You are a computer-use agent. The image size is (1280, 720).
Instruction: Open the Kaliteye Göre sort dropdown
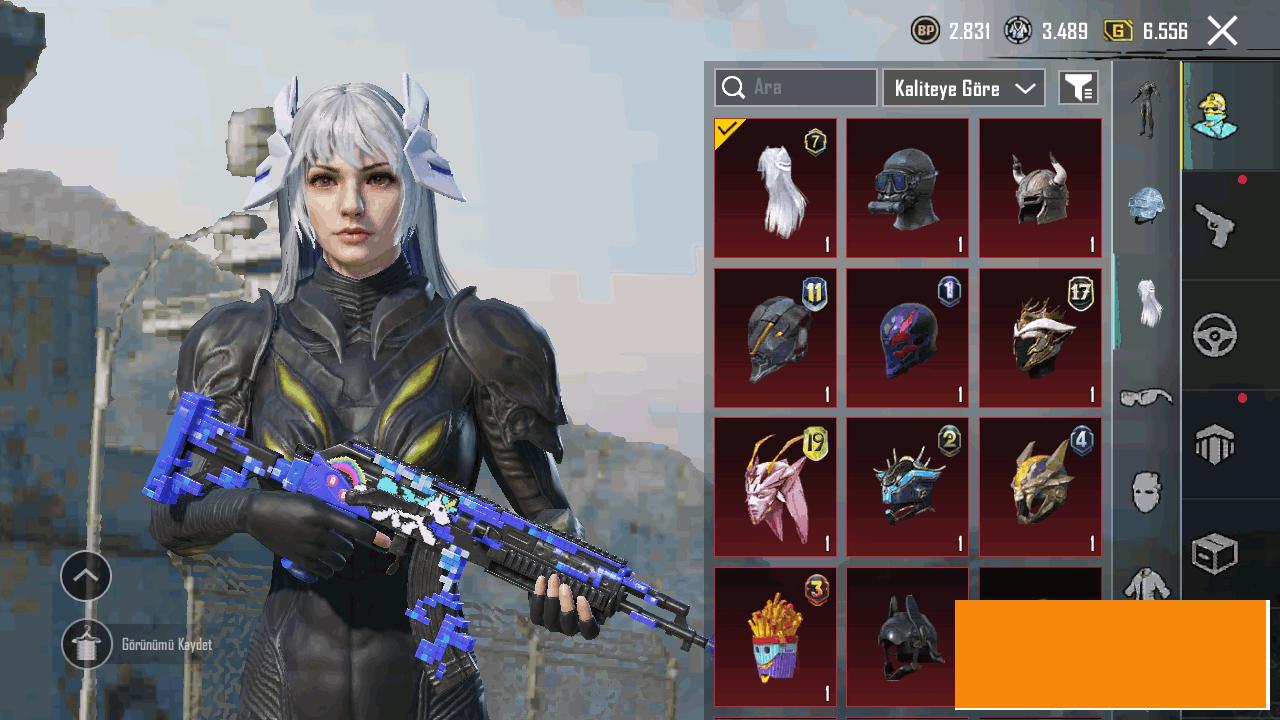tap(963, 88)
